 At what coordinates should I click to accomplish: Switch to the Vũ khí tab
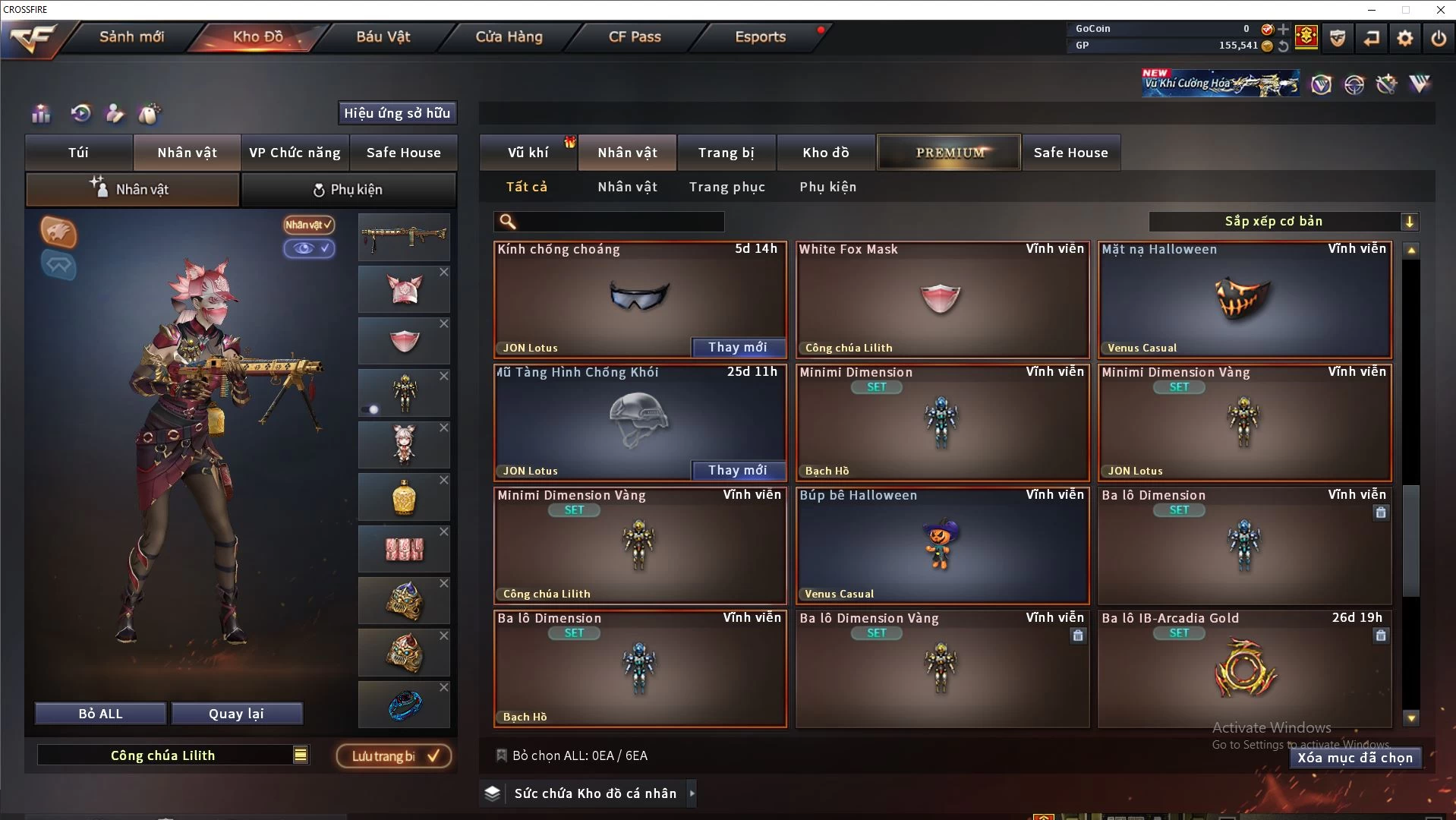click(x=528, y=153)
